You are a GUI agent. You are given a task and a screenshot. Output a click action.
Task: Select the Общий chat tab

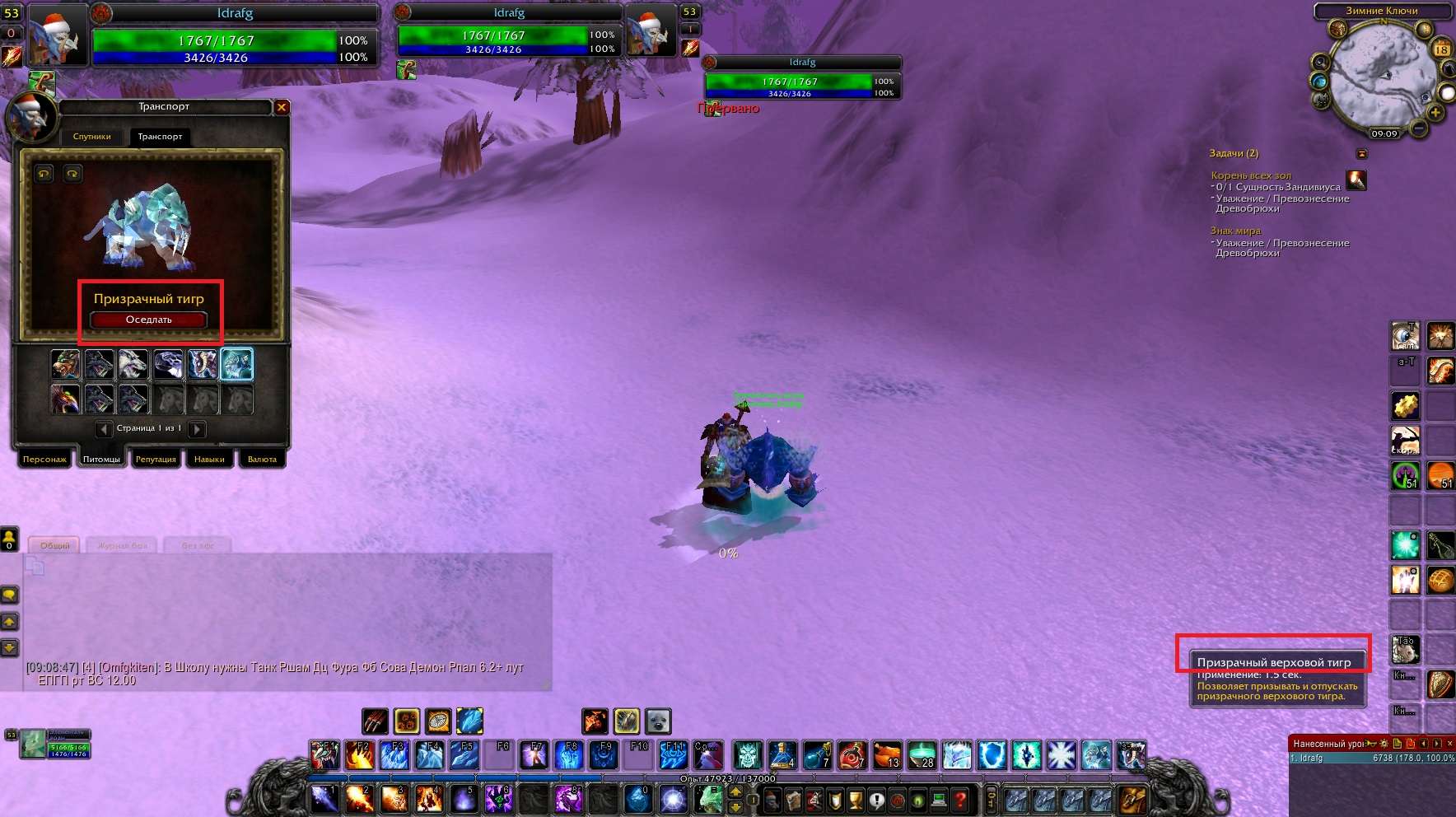pyautogui.click(x=55, y=545)
